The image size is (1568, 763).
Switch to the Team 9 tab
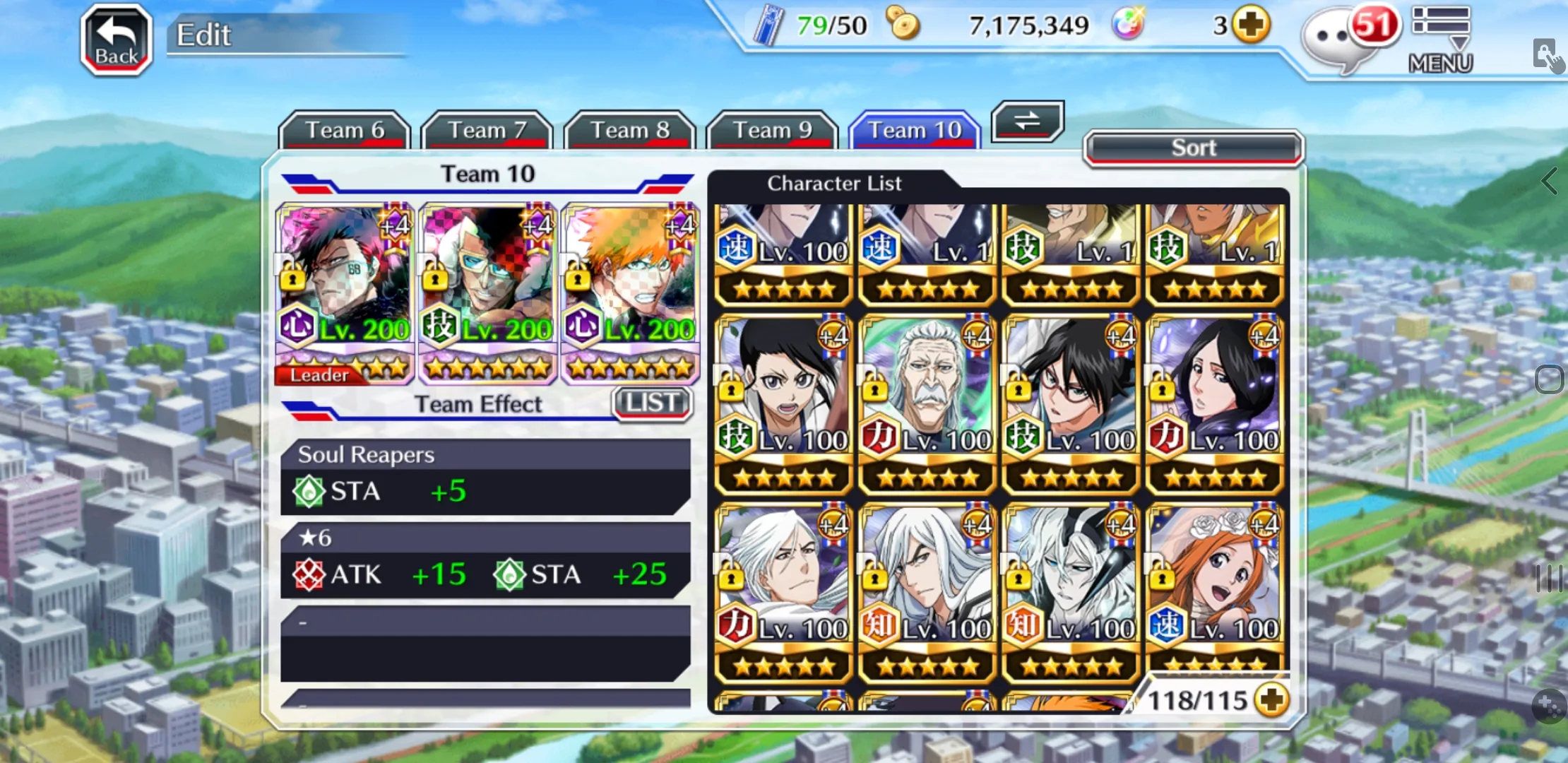(x=772, y=130)
